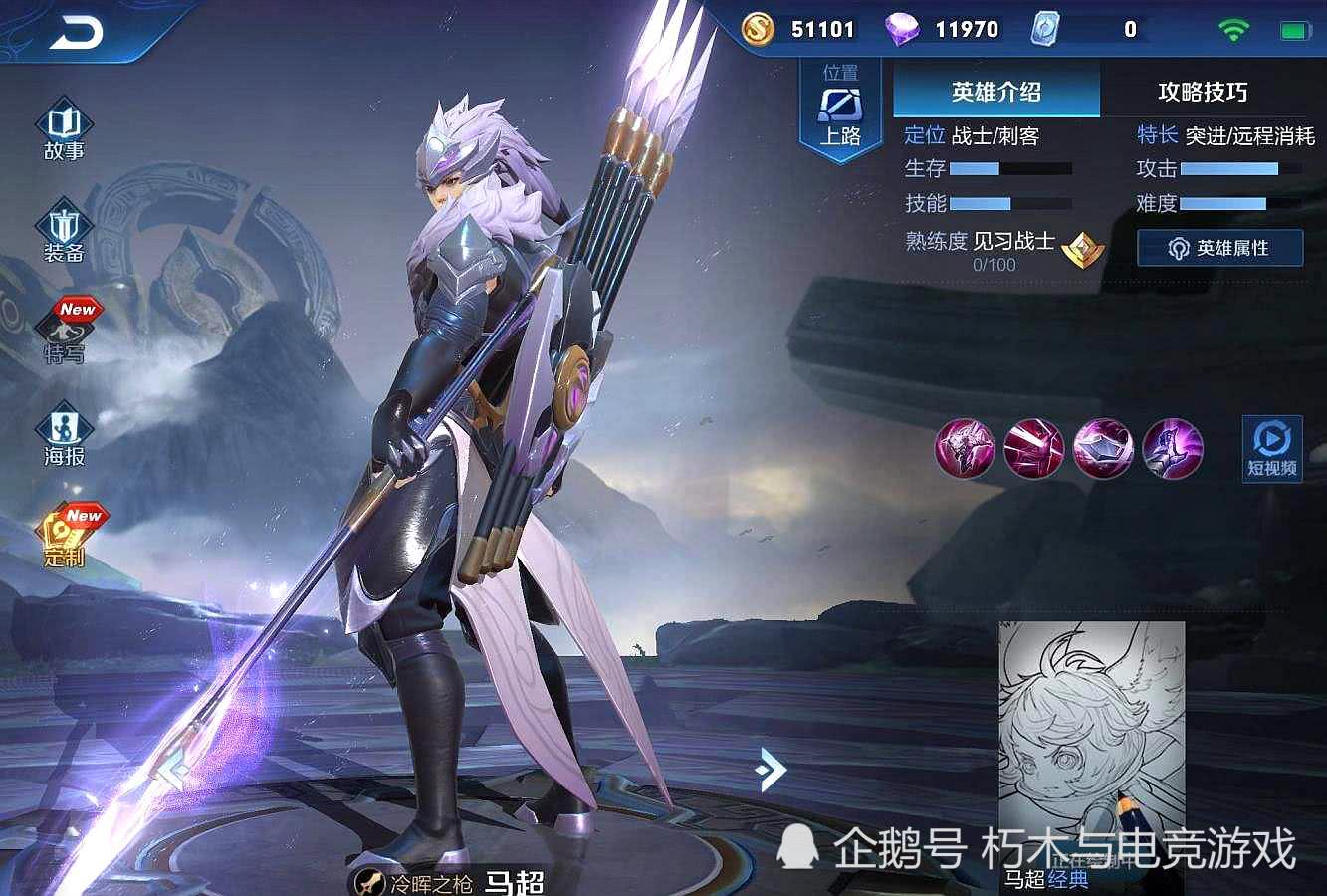Open the 英雄属性 hero attributes button

(1219, 248)
